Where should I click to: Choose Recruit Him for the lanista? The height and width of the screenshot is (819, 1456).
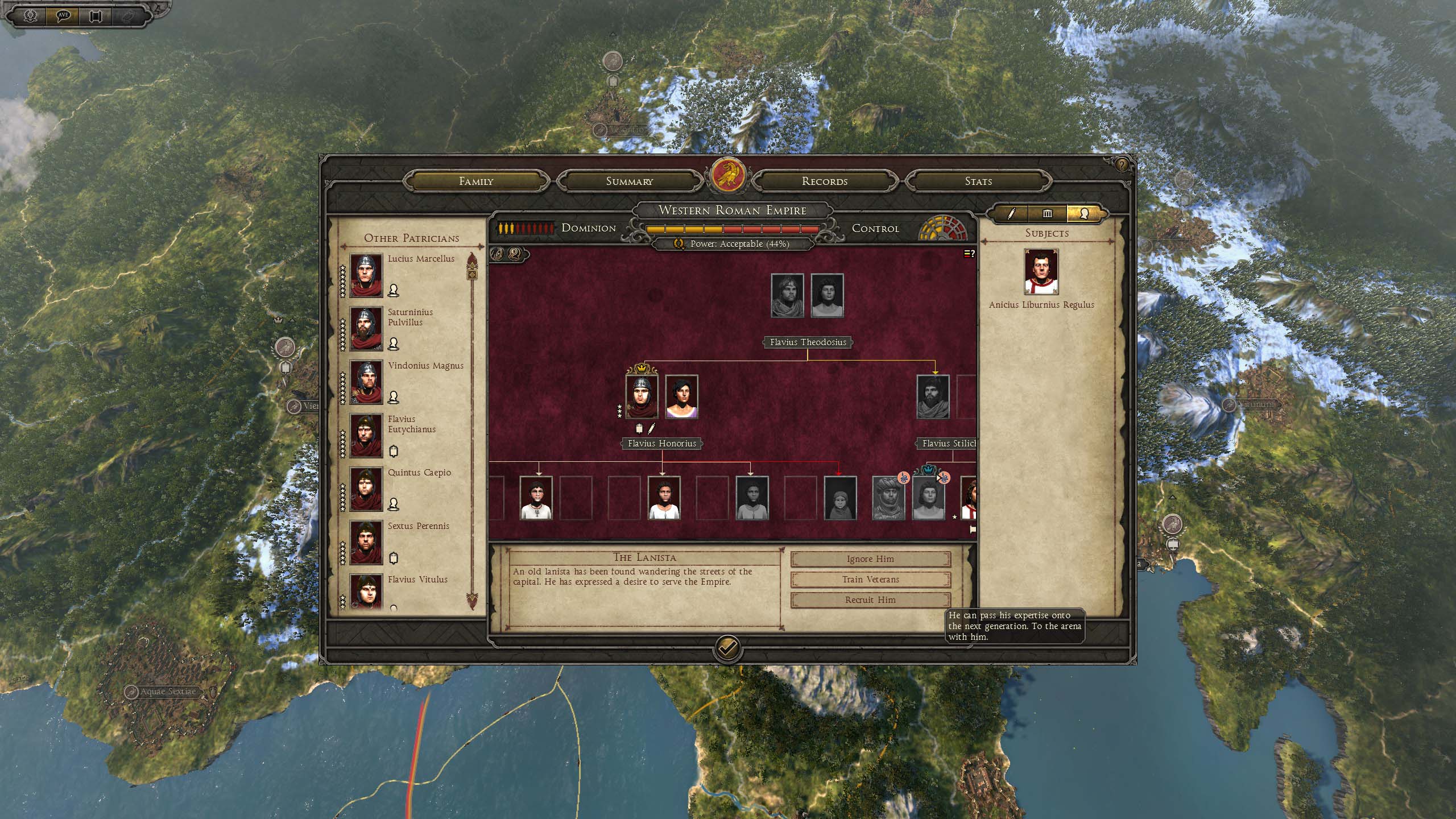(870, 600)
